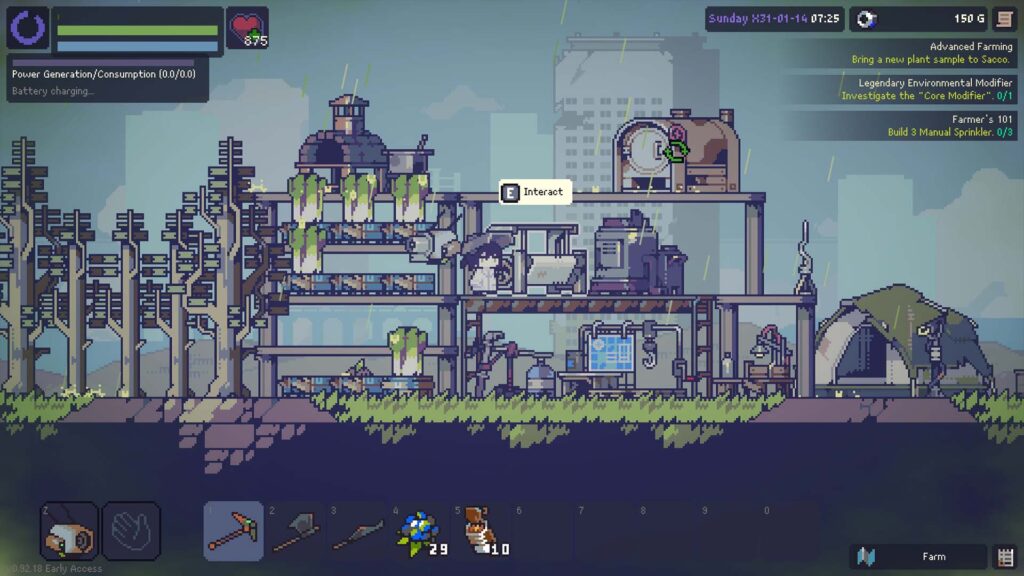Click the Farmer's 101 quest tracker
This screenshot has height=576, width=1024.
coord(918,125)
